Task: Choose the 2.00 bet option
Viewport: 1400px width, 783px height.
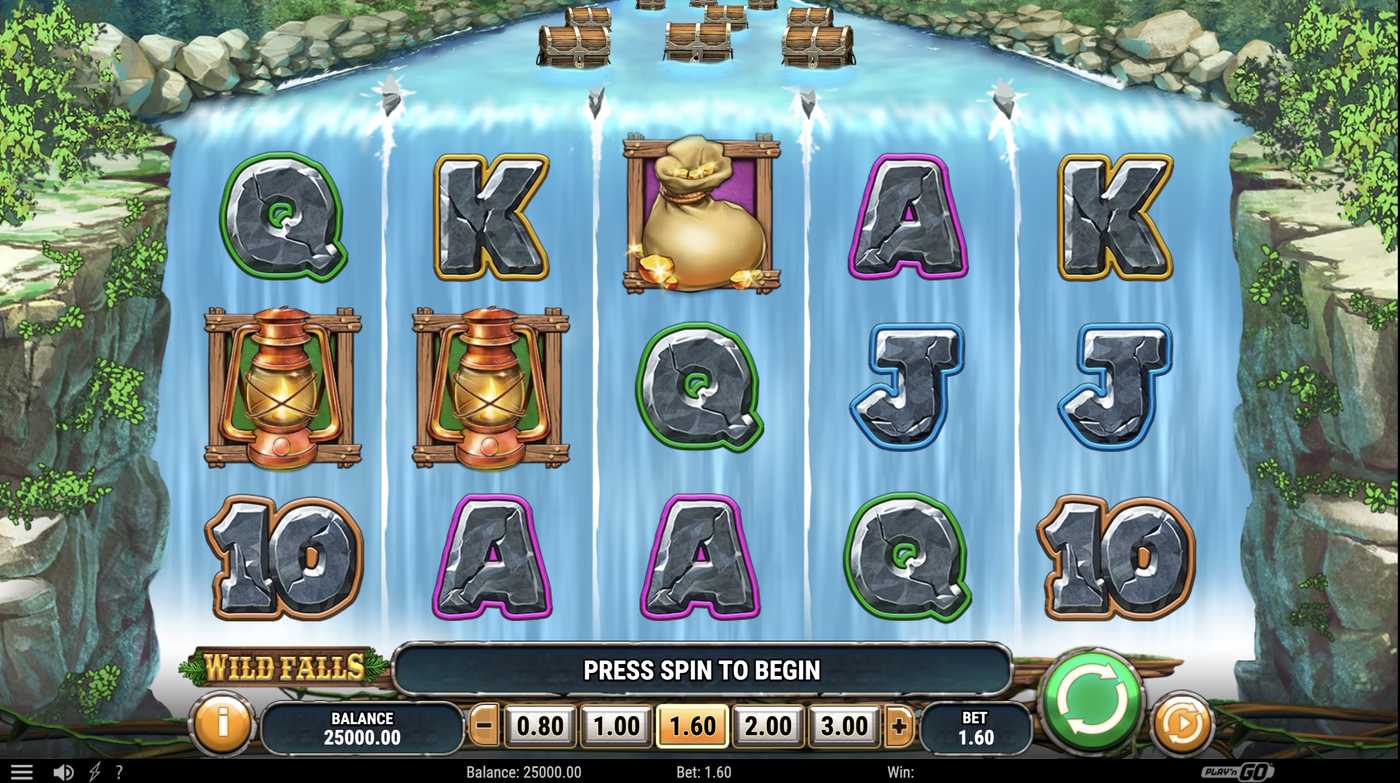Action: tap(766, 726)
